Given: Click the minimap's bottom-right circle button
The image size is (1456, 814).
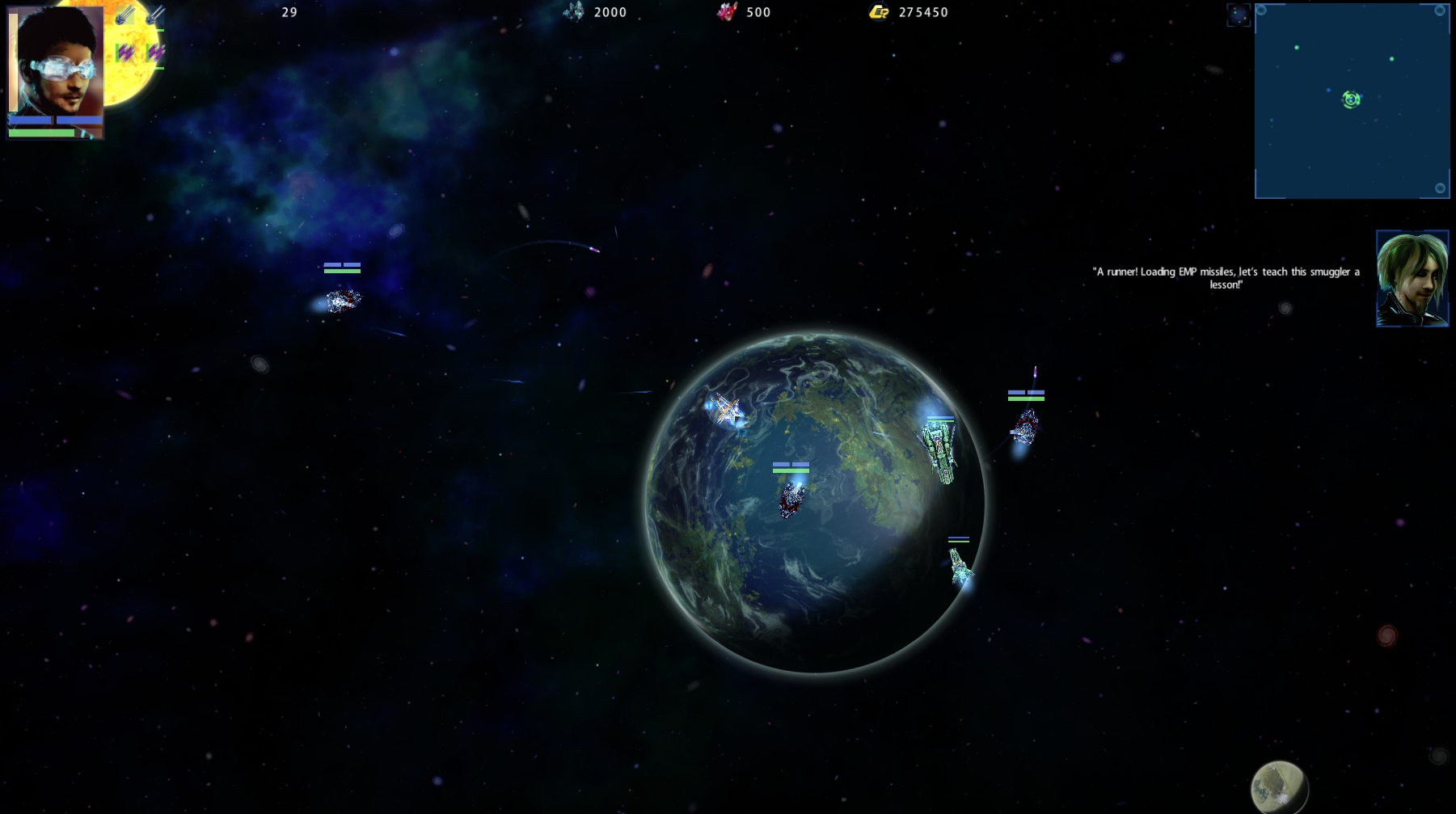Looking at the screenshot, I should (1440, 188).
